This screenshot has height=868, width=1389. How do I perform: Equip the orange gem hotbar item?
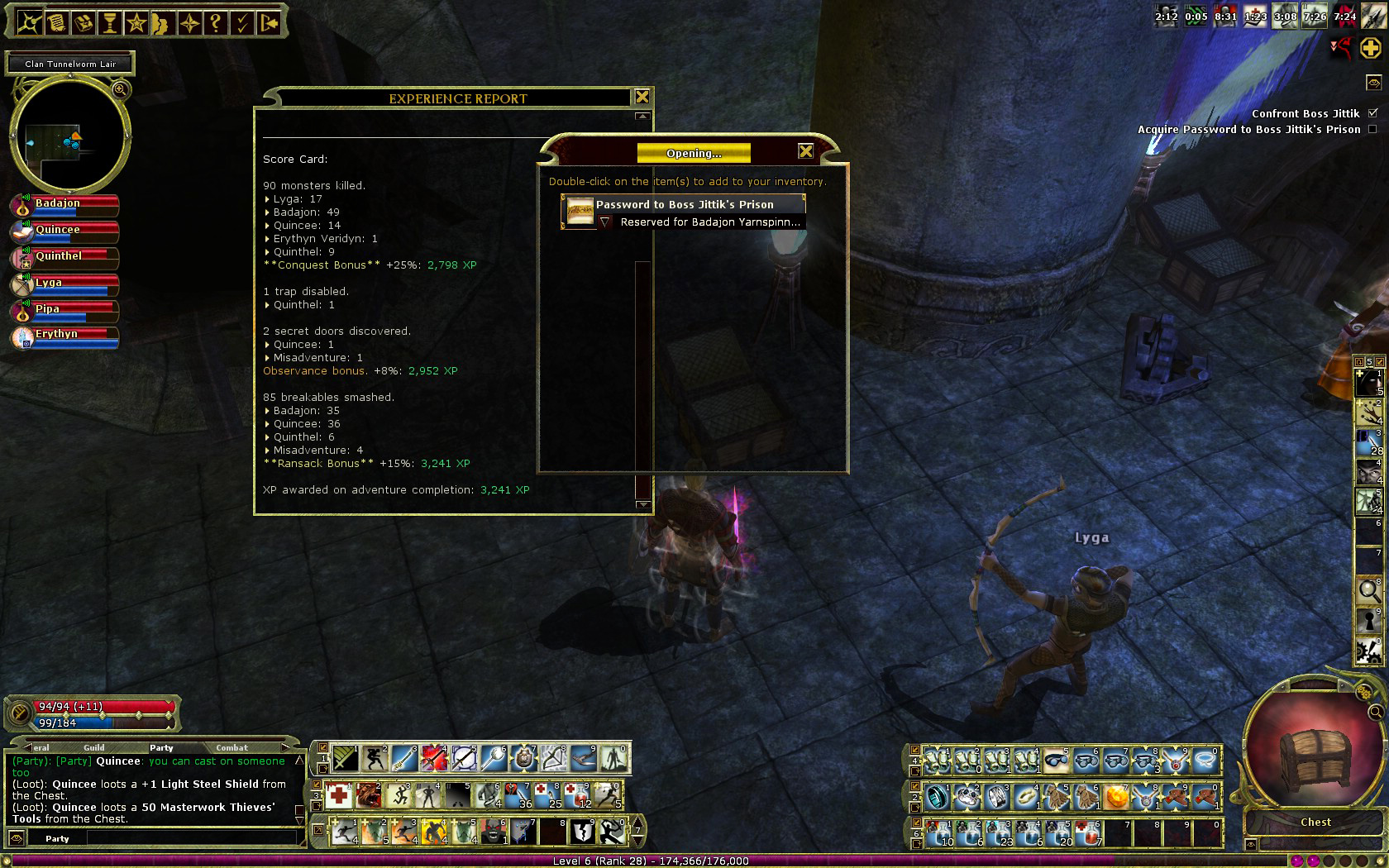pyautogui.click(x=1116, y=797)
